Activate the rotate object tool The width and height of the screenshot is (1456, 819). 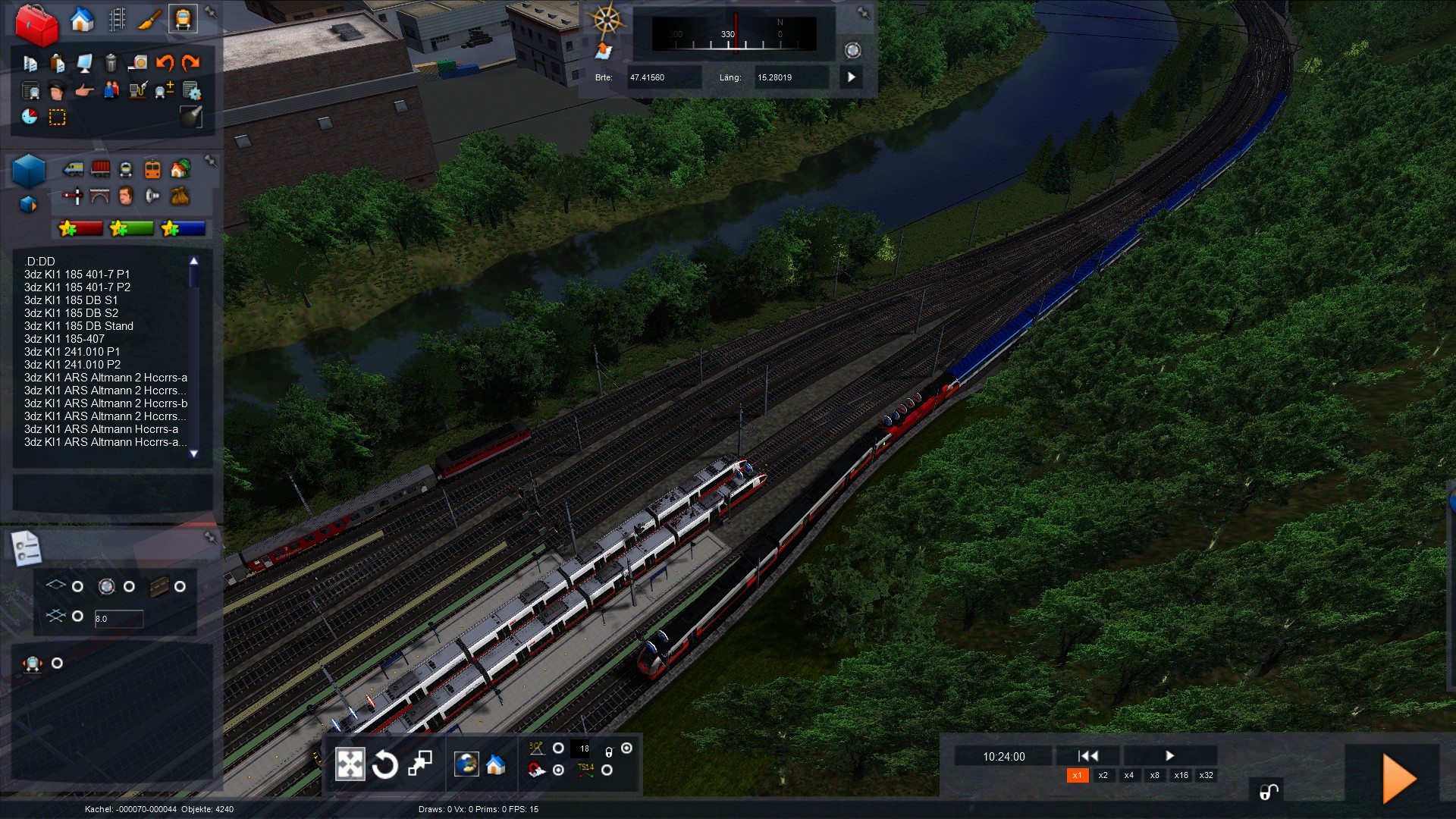(x=384, y=764)
